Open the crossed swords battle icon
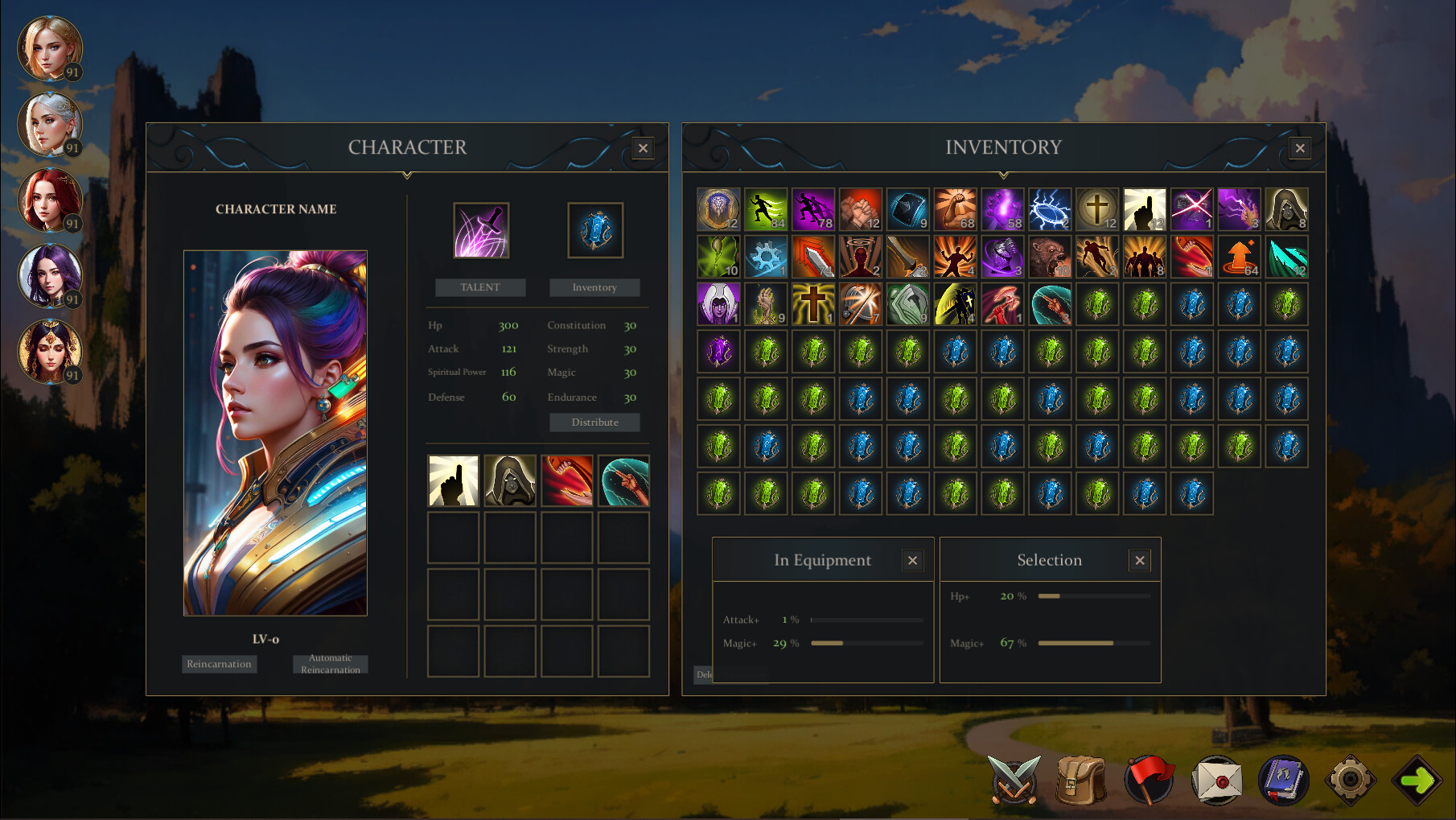This screenshot has height=820, width=1456. pos(1013,779)
